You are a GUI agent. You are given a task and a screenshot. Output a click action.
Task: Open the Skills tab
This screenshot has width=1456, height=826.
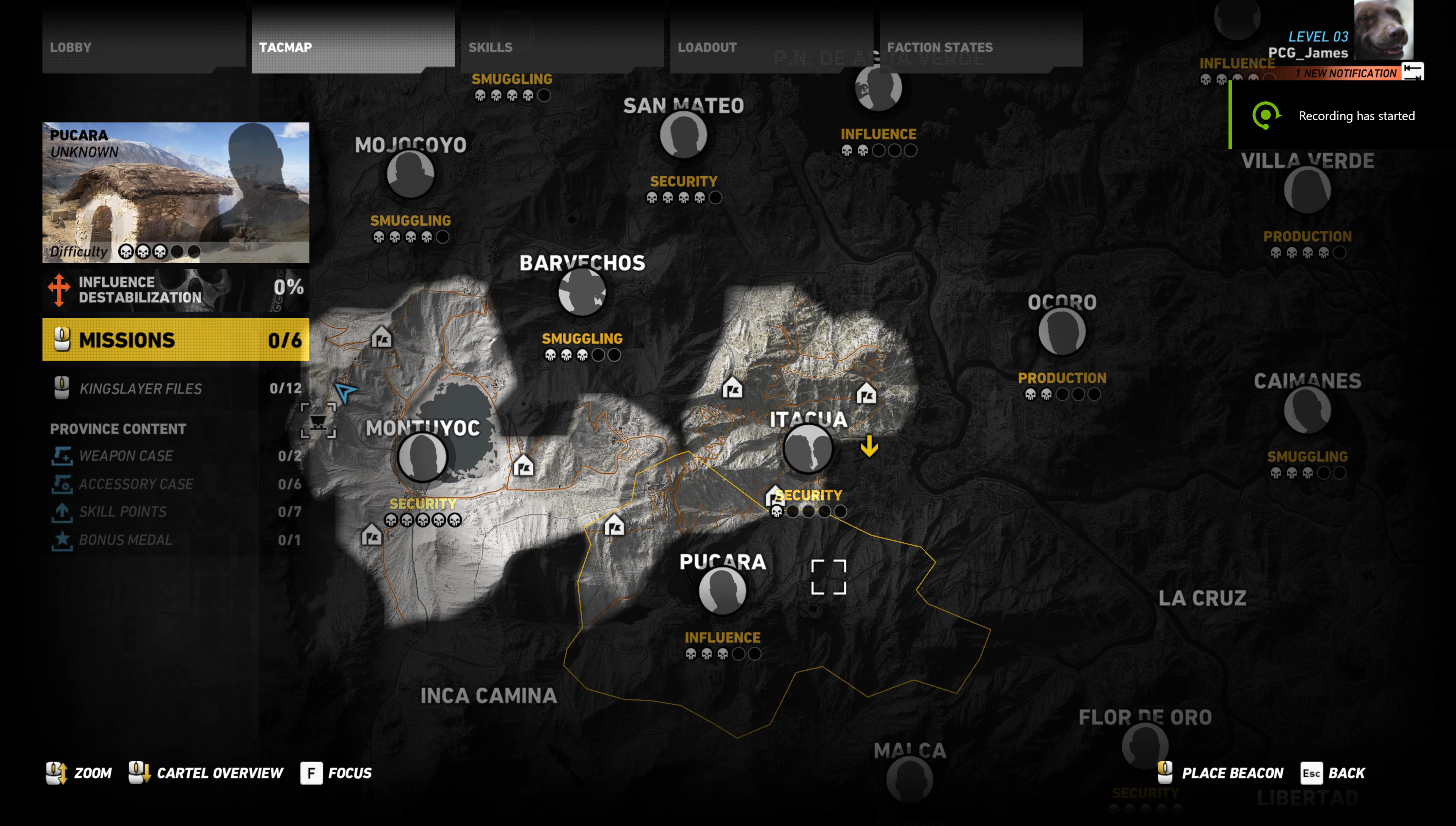click(562, 47)
